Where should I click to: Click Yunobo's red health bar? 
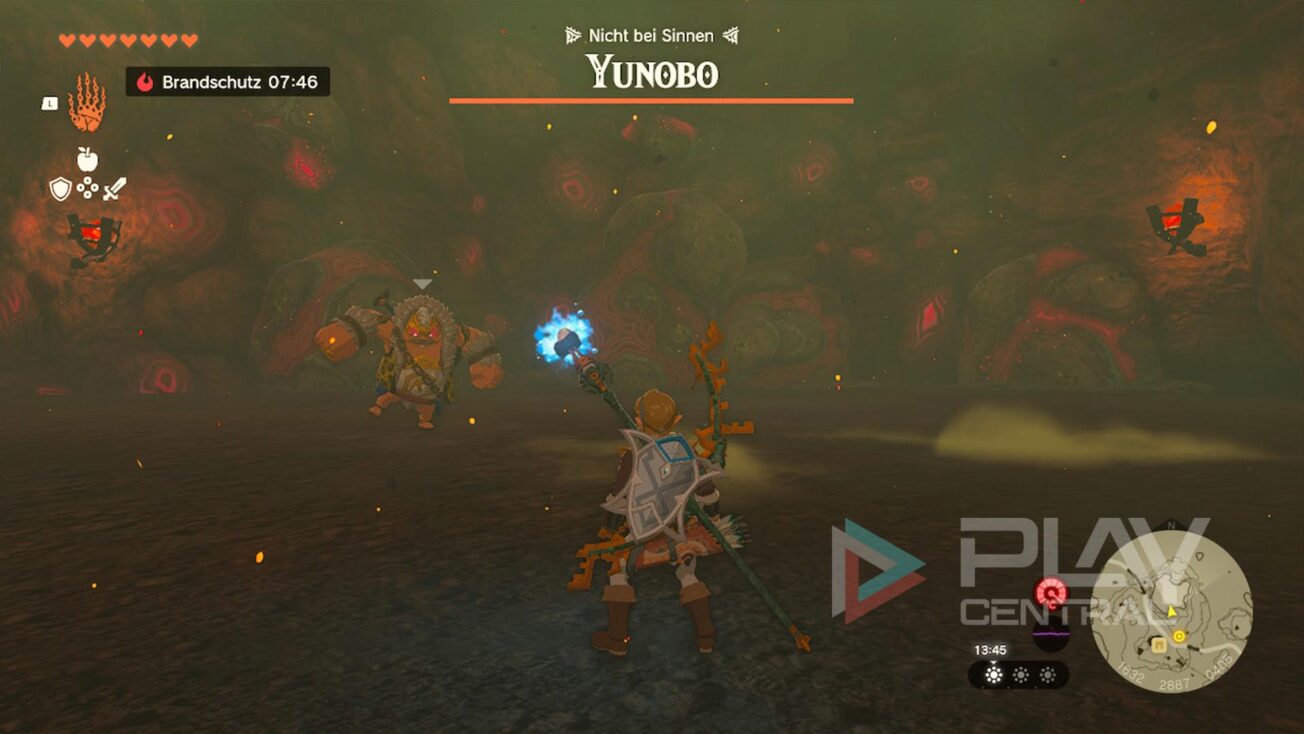click(x=651, y=101)
